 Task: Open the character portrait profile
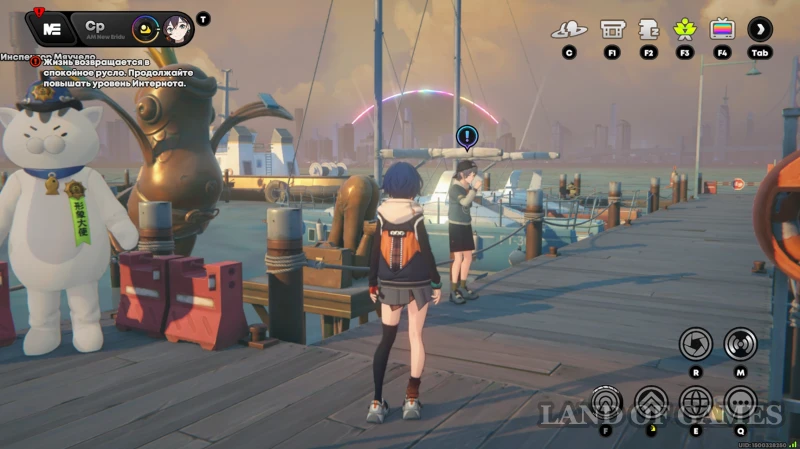pos(177,28)
